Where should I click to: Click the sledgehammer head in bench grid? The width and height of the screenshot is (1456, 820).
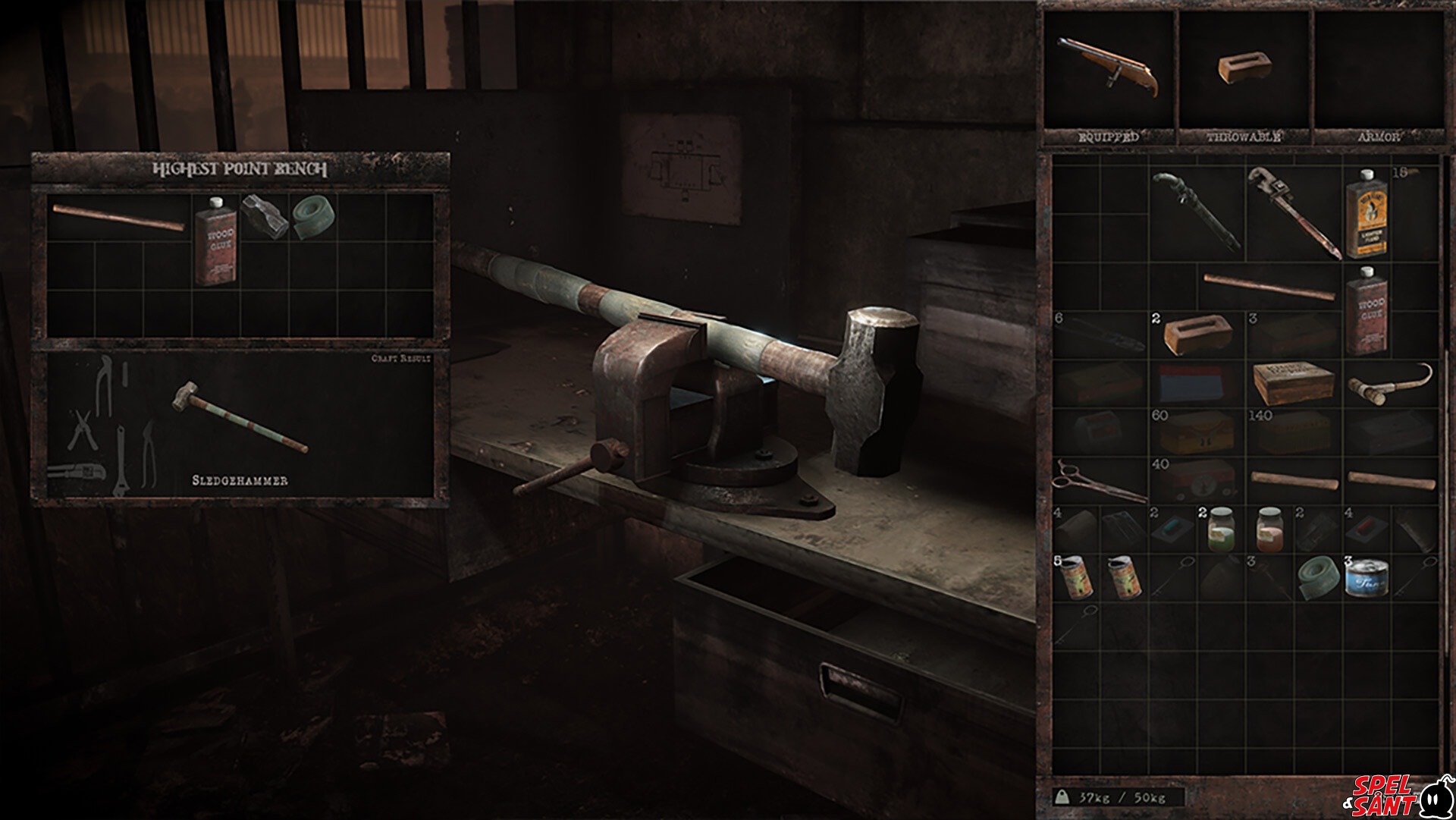(x=264, y=215)
